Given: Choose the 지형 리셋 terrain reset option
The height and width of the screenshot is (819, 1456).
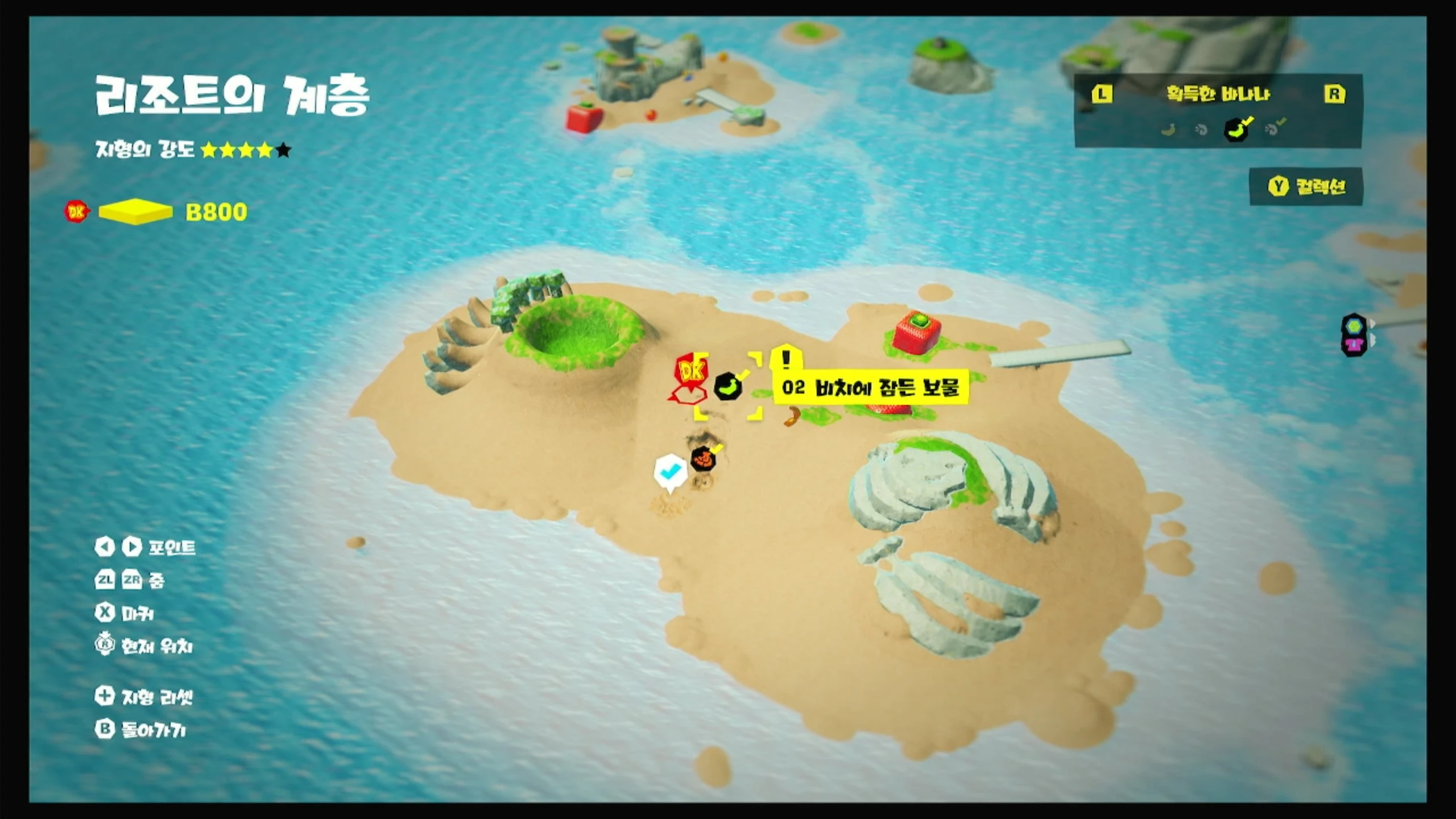Looking at the screenshot, I should (144, 696).
